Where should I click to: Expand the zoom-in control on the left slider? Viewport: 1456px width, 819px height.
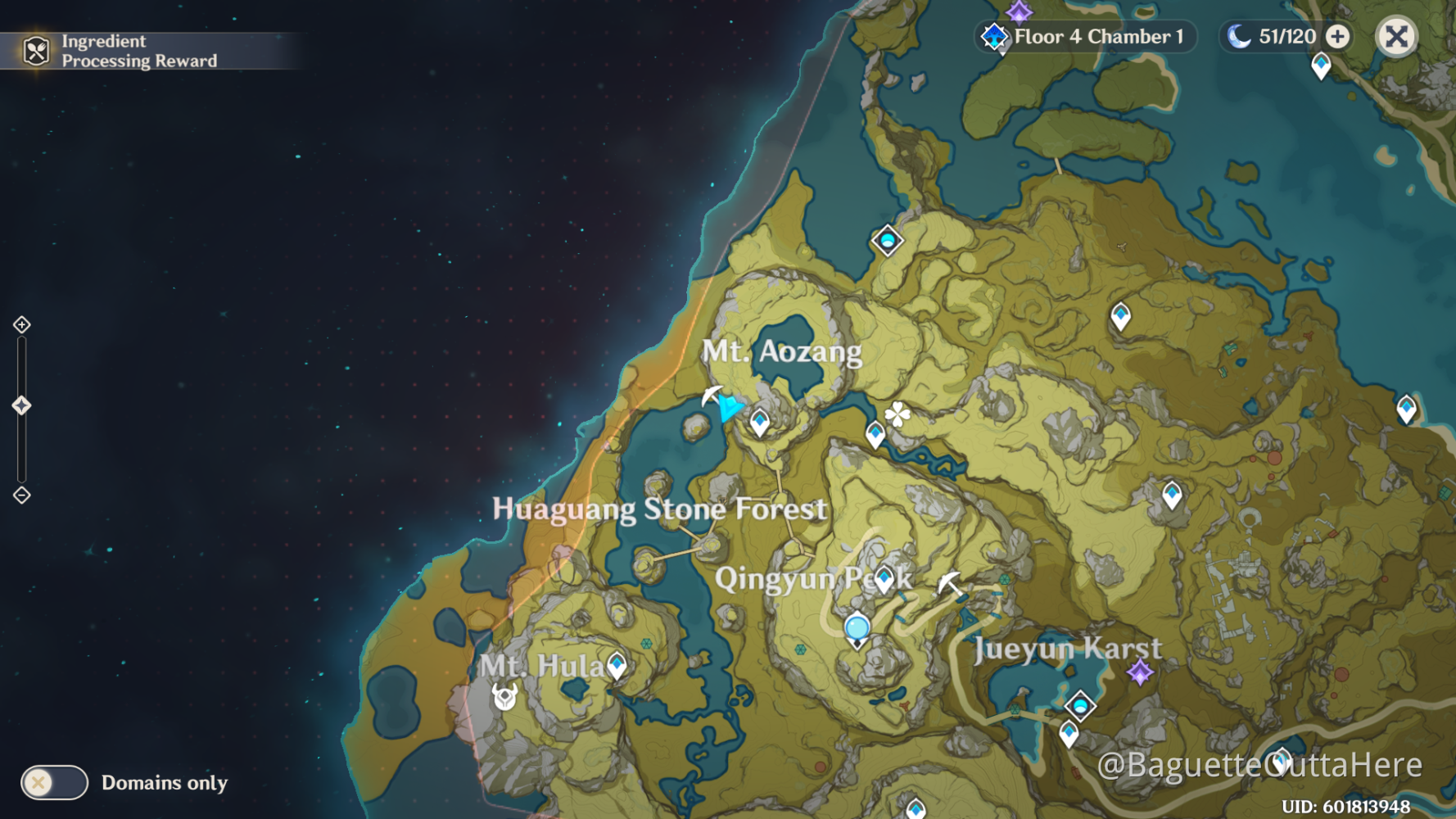(20, 325)
